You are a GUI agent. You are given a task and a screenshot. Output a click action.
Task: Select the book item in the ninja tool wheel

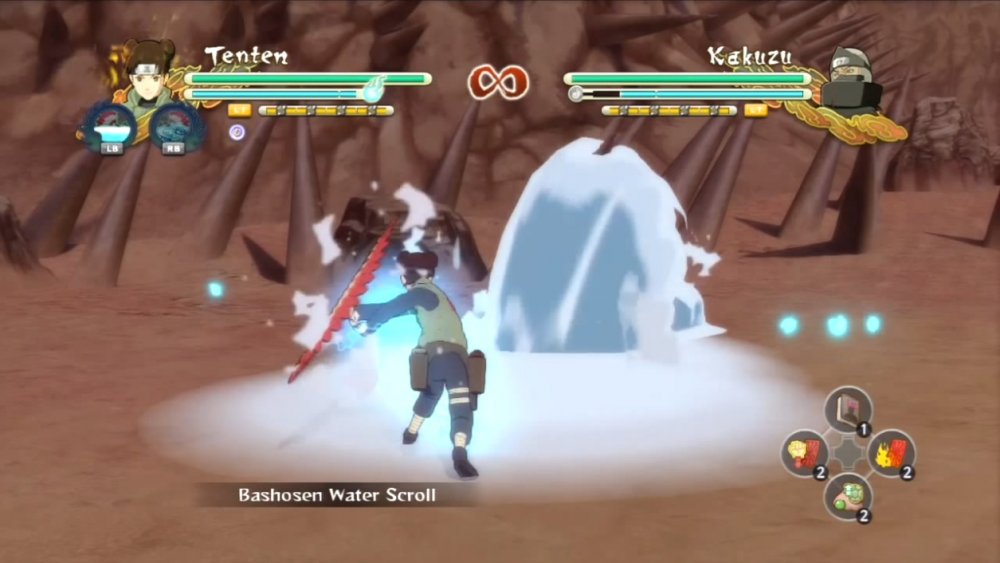[848, 408]
